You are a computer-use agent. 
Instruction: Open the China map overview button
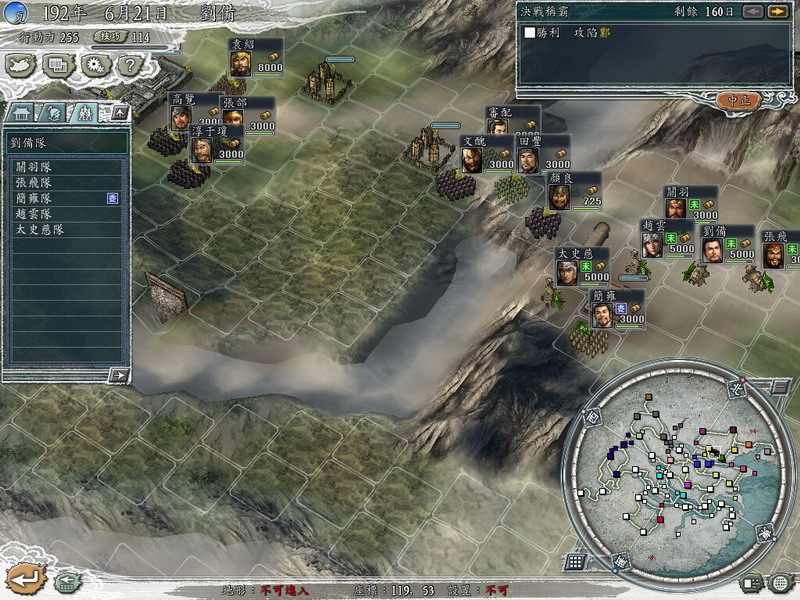[21, 65]
